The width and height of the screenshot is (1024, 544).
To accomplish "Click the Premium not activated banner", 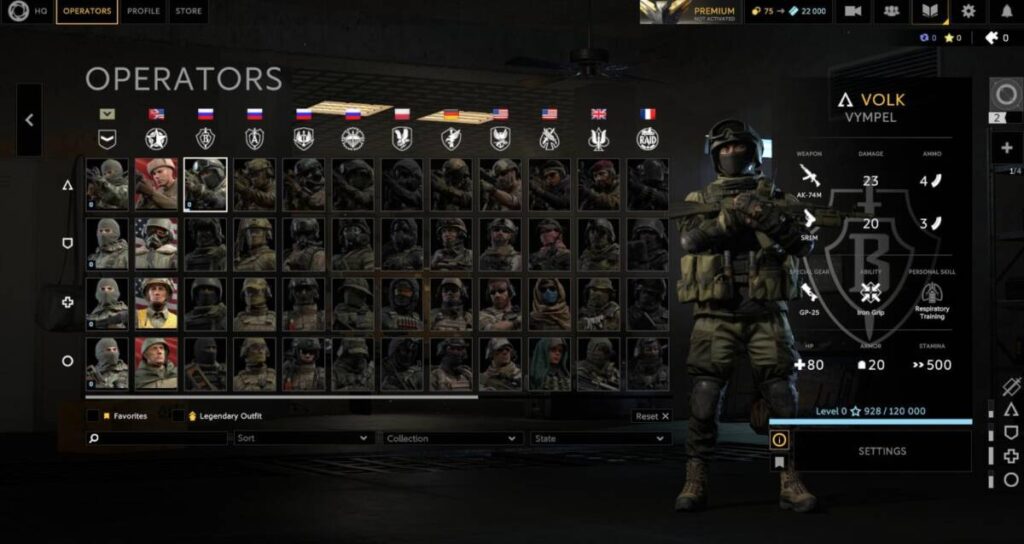I will 690,12.
